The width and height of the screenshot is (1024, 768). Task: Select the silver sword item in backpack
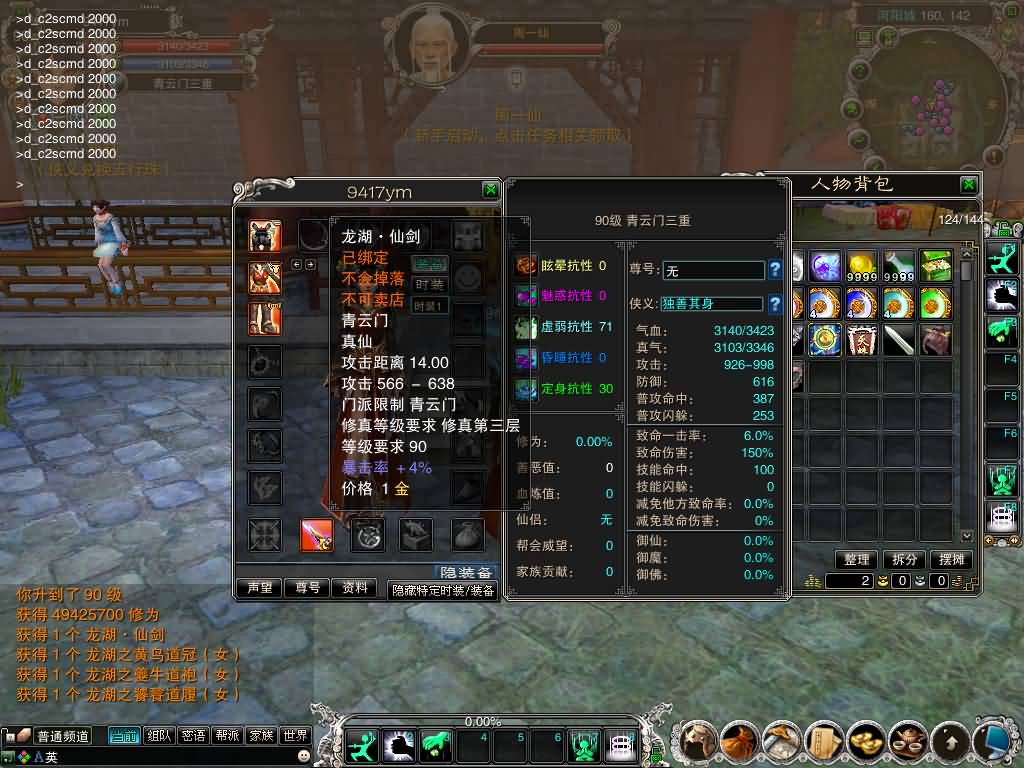coord(899,340)
